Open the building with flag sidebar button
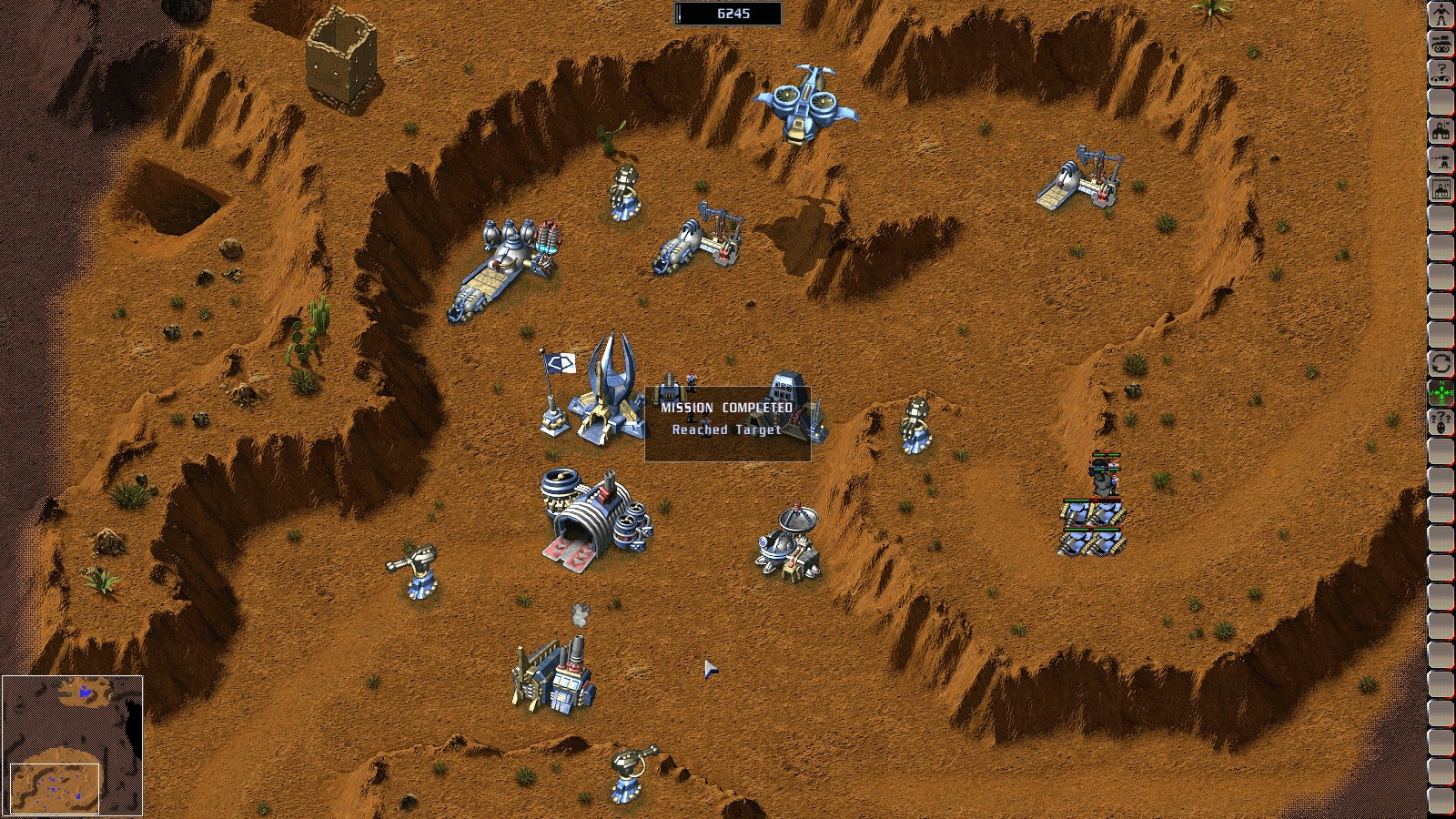This screenshot has height=819, width=1456. click(x=1441, y=131)
